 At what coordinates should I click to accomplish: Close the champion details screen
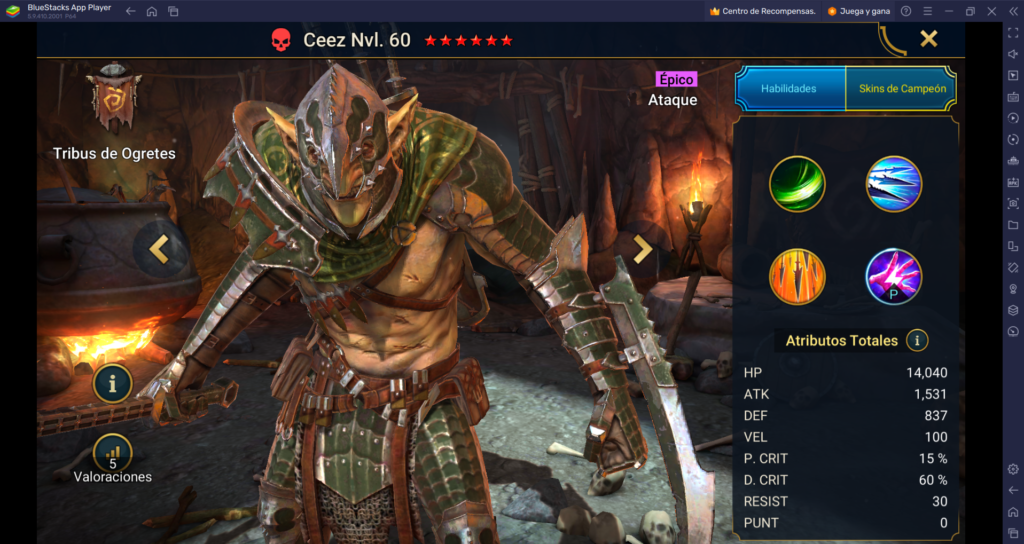(928, 39)
